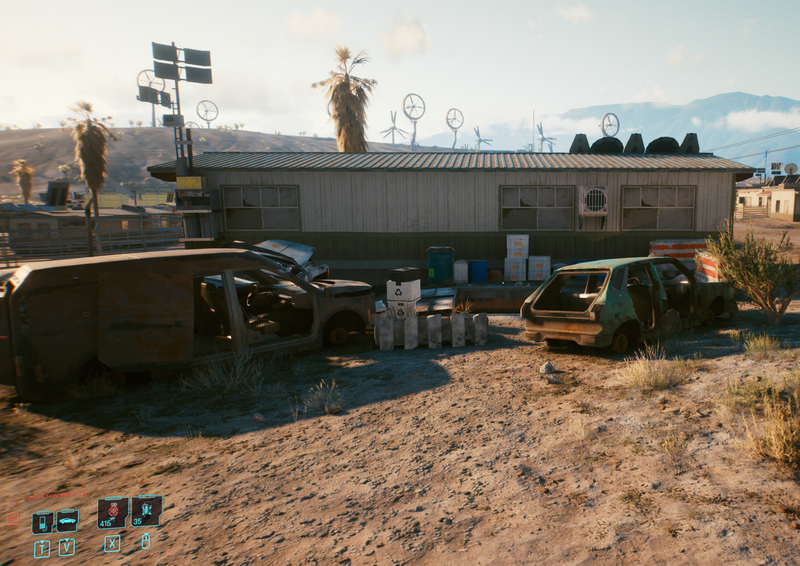This screenshot has height=566, width=800.
Task: Click the red journal icon beside the phone
Action: [13, 519]
